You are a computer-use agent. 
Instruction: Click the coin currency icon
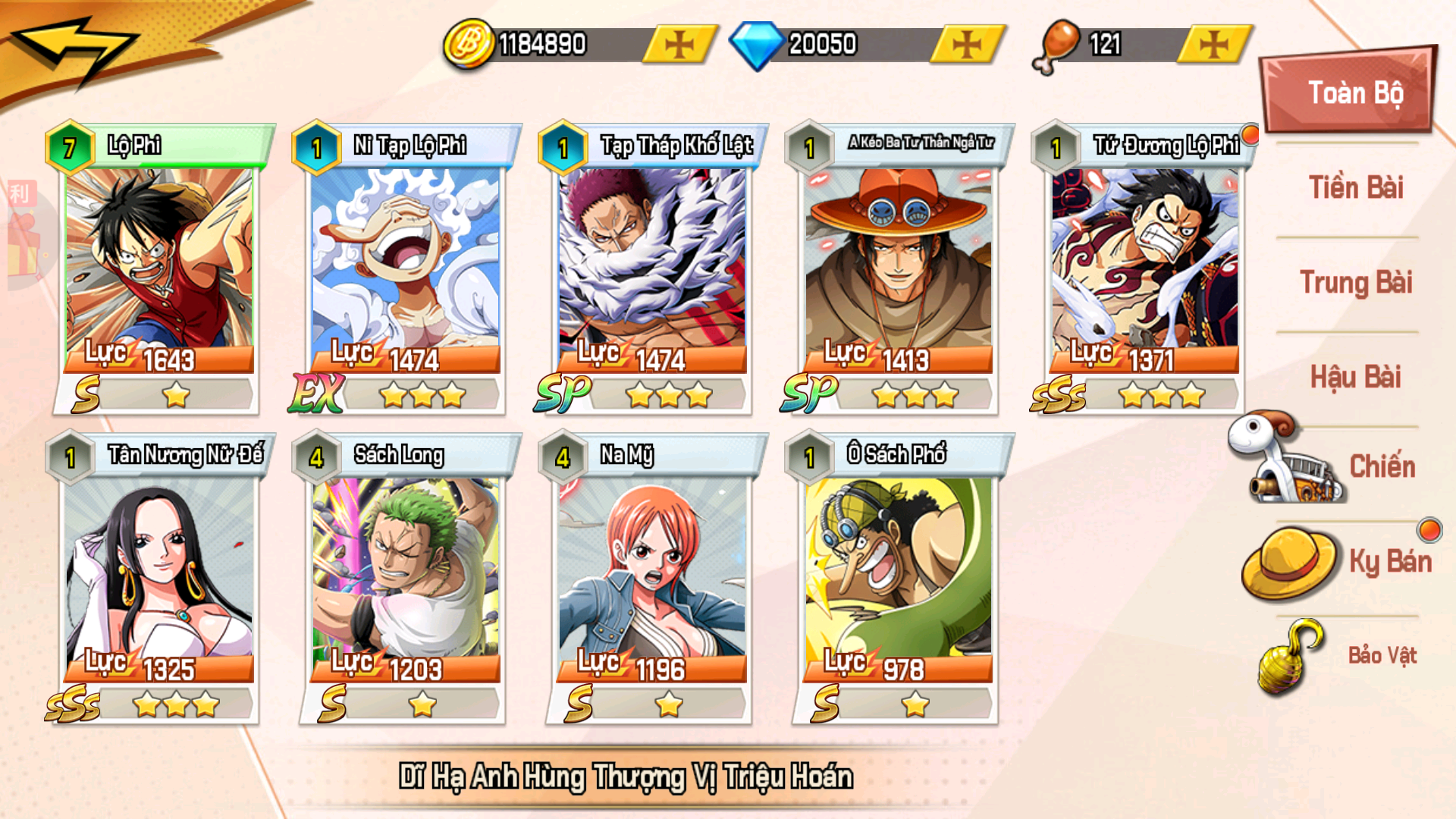click(468, 43)
